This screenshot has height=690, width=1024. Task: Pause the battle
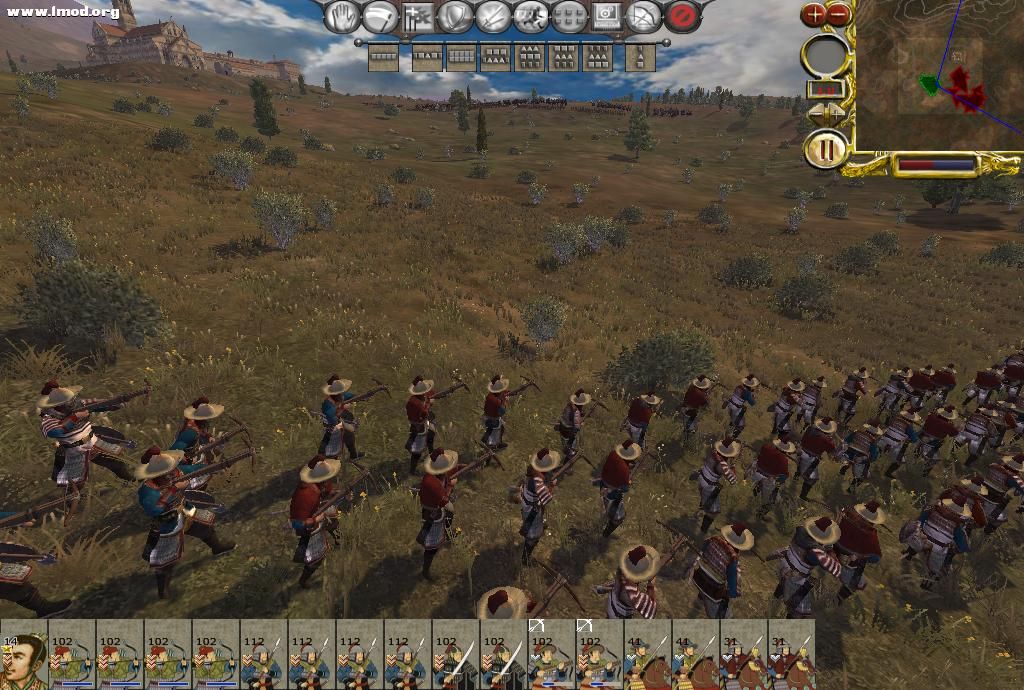(826, 152)
